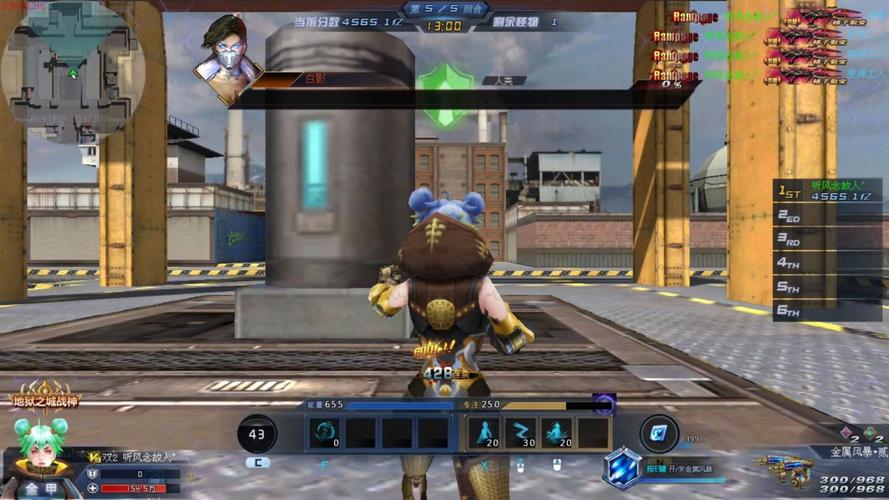Click the green human faction shield icon
889x500 pixels.
[443, 94]
